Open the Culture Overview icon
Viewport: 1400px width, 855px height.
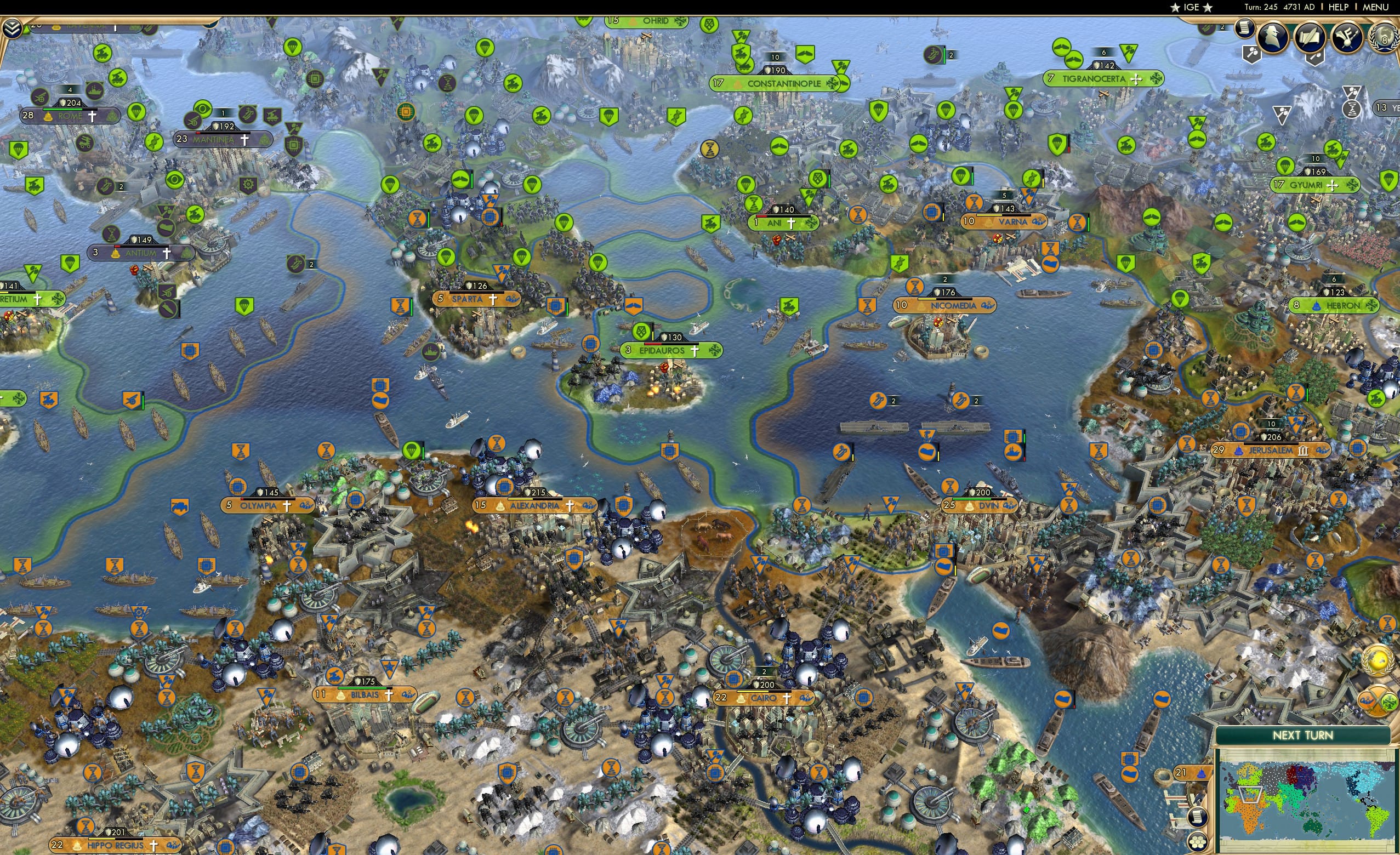tap(1347, 37)
